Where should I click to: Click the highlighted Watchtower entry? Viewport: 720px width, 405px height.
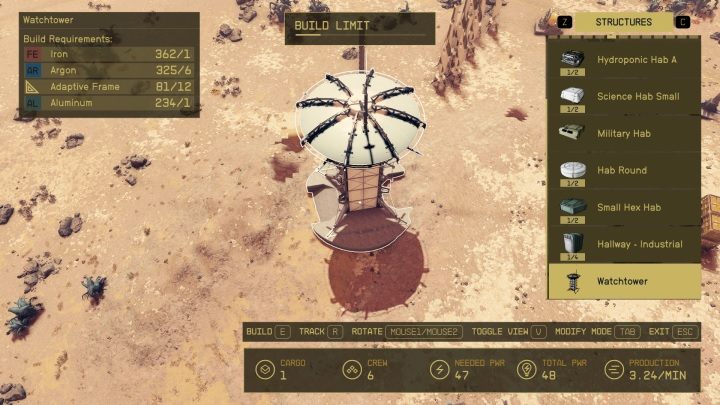[625, 281]
